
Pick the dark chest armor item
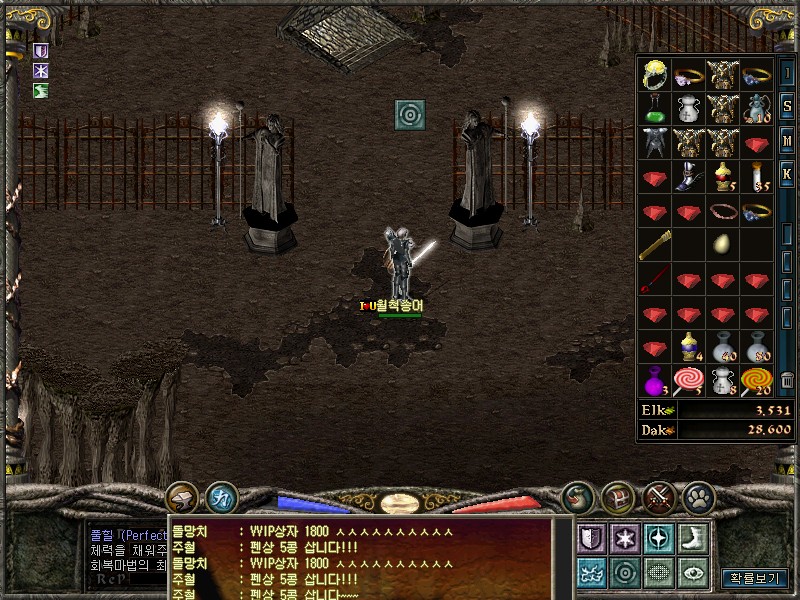pyautogui.click(x=655, y=143)
